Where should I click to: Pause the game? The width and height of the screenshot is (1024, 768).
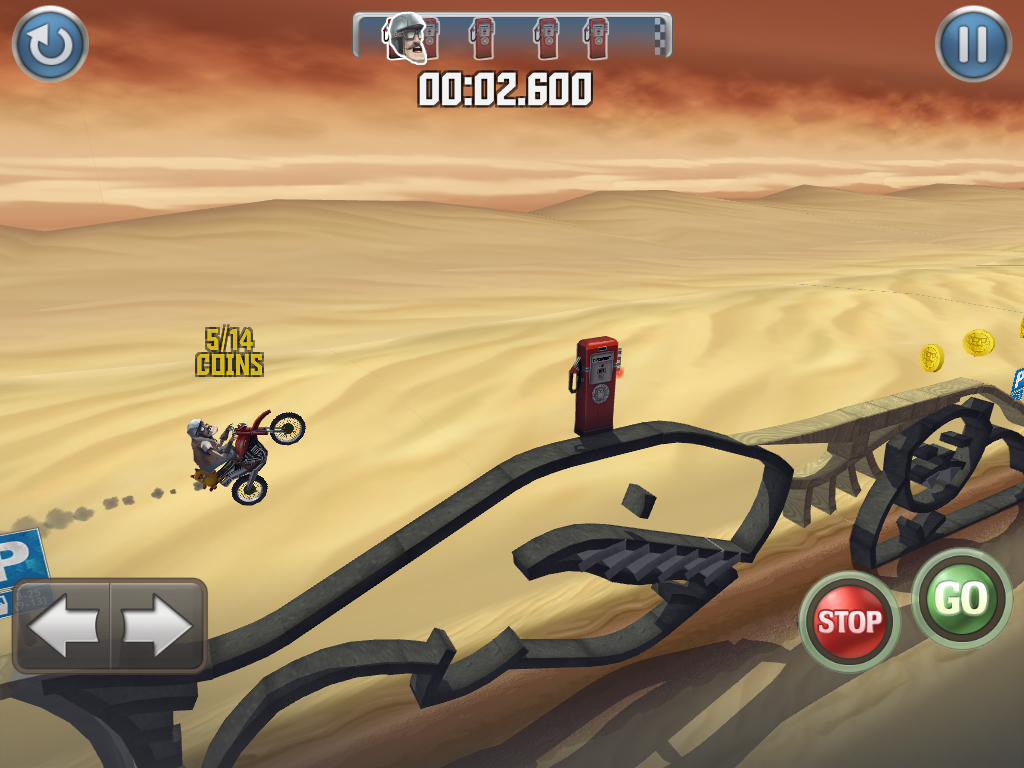pyautogui.click(x=973, y=44)
